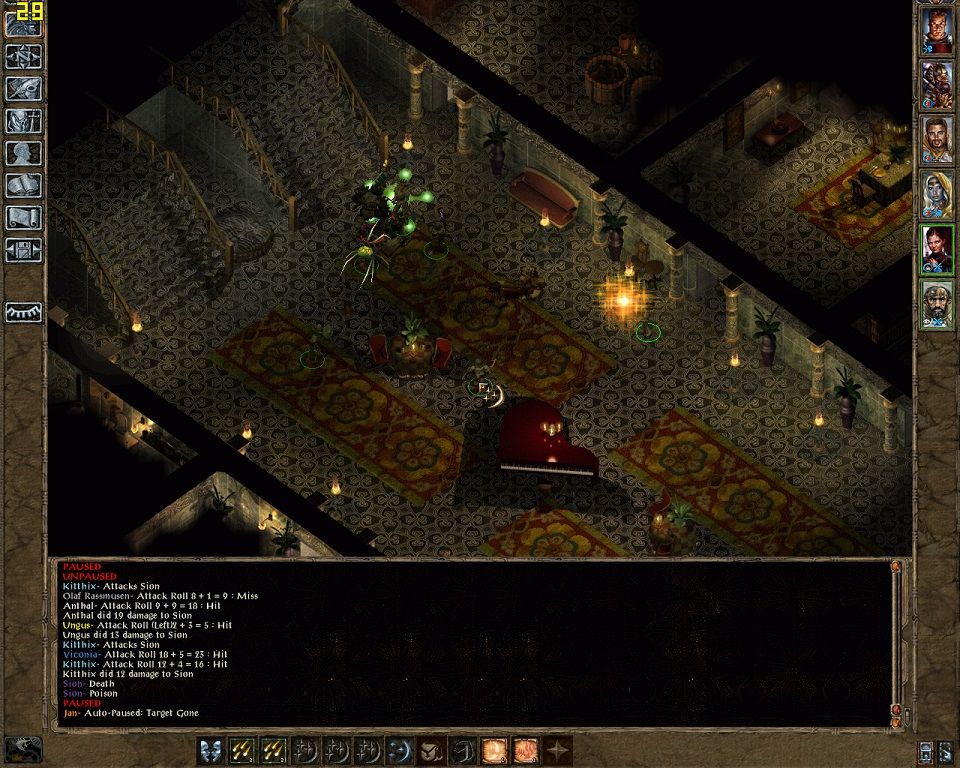This screenshot has height=768, width=960.
Task: Open the mage spellbook
Action: tap(23, 185)
